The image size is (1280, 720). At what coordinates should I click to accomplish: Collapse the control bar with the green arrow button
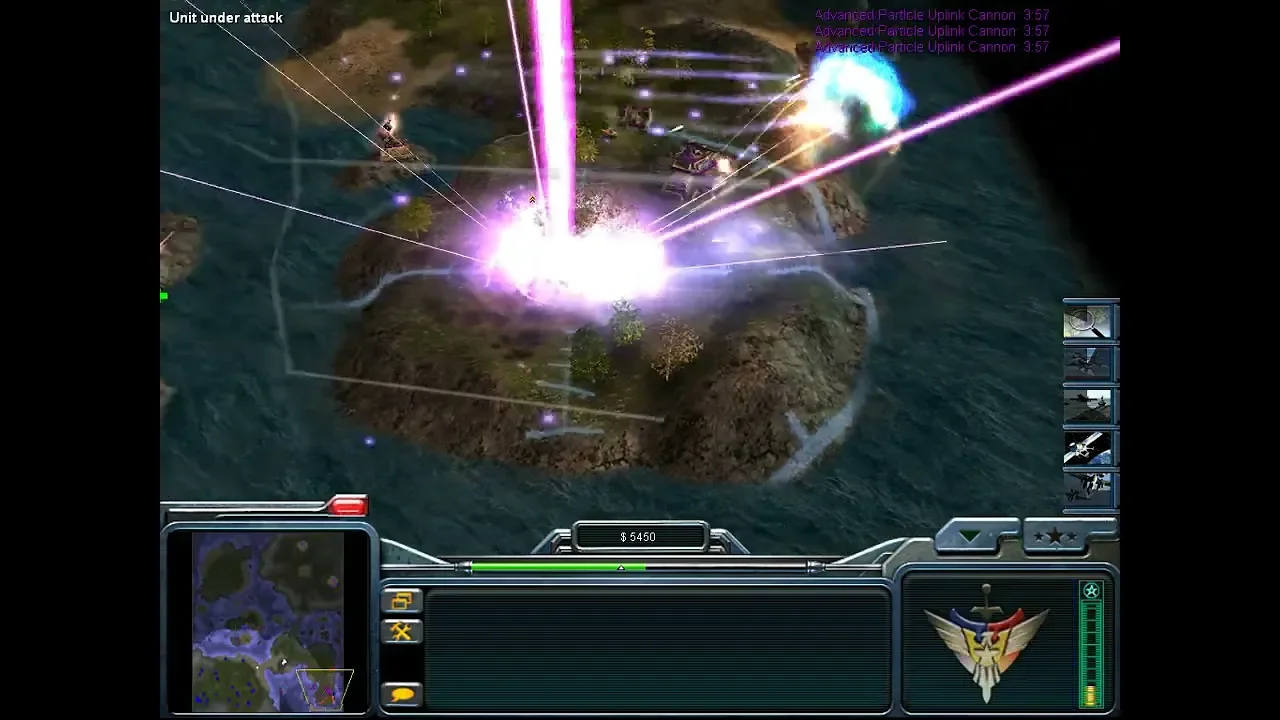pos(971,537)
